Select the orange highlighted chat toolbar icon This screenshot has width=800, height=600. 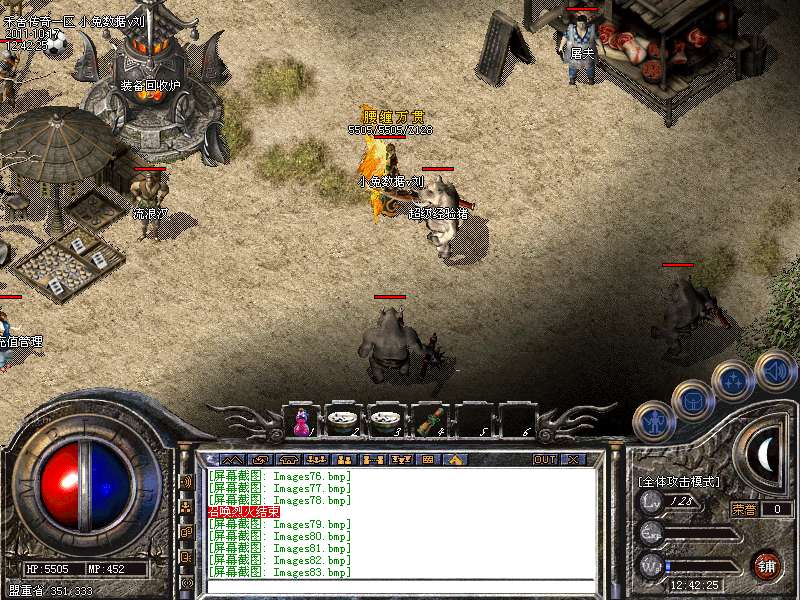(455, 459)
